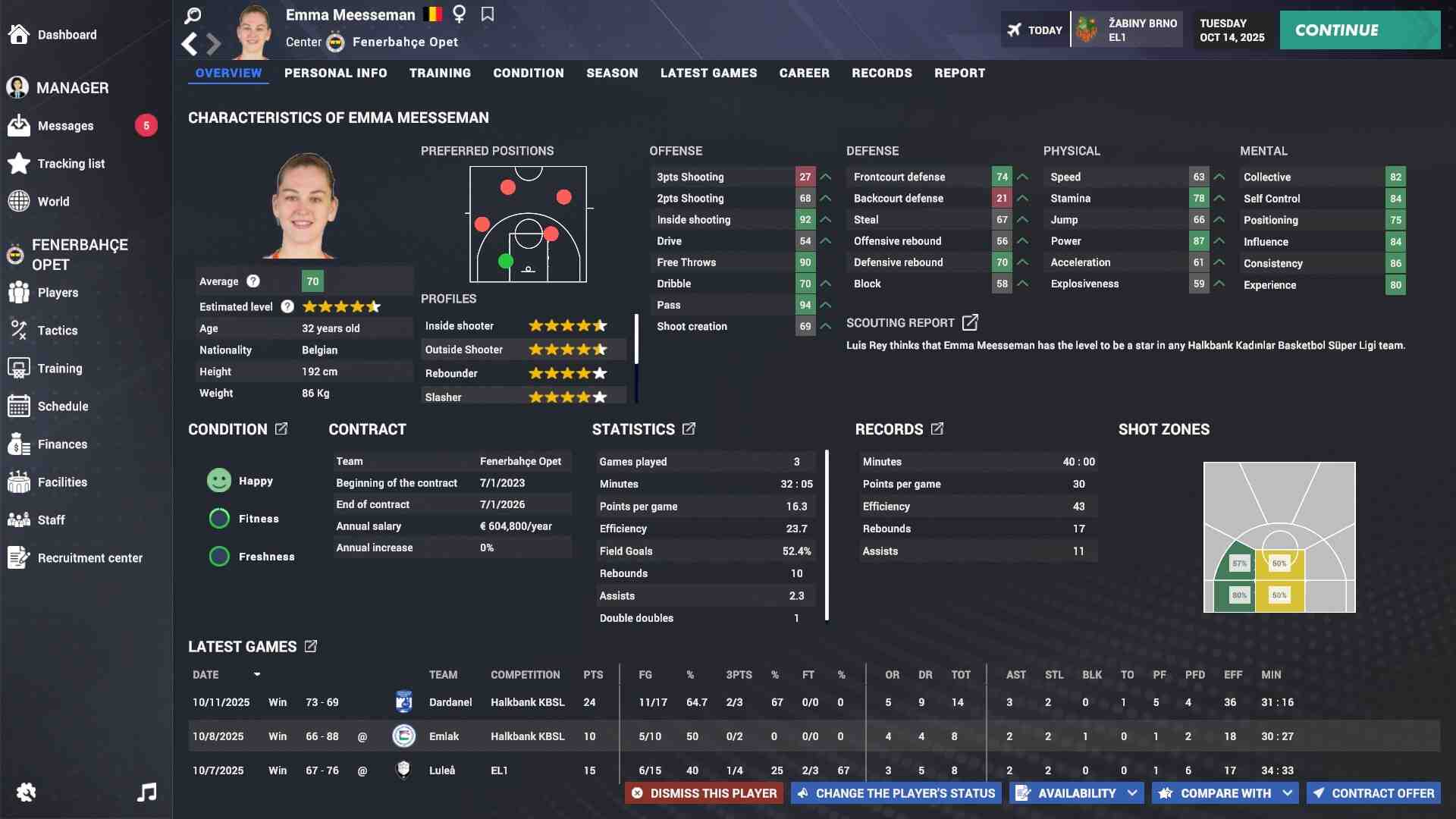Switch to the Career tab

[x=804, y=73]
